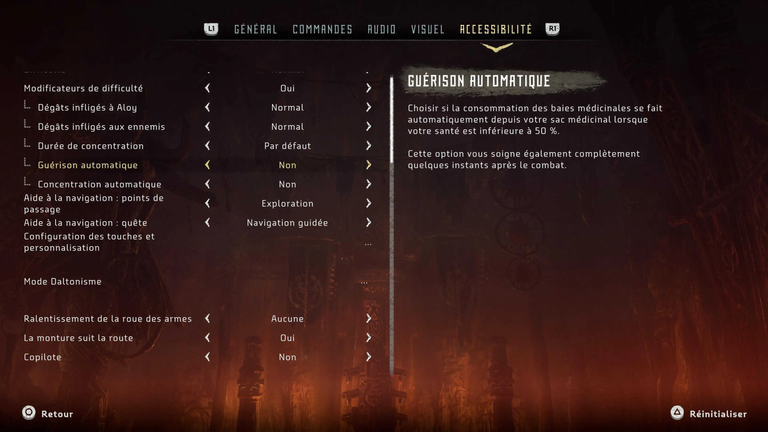Click right arrow for points de passage navigation
The width and height of the screenshot is (768, 432).
coord(368,203)
